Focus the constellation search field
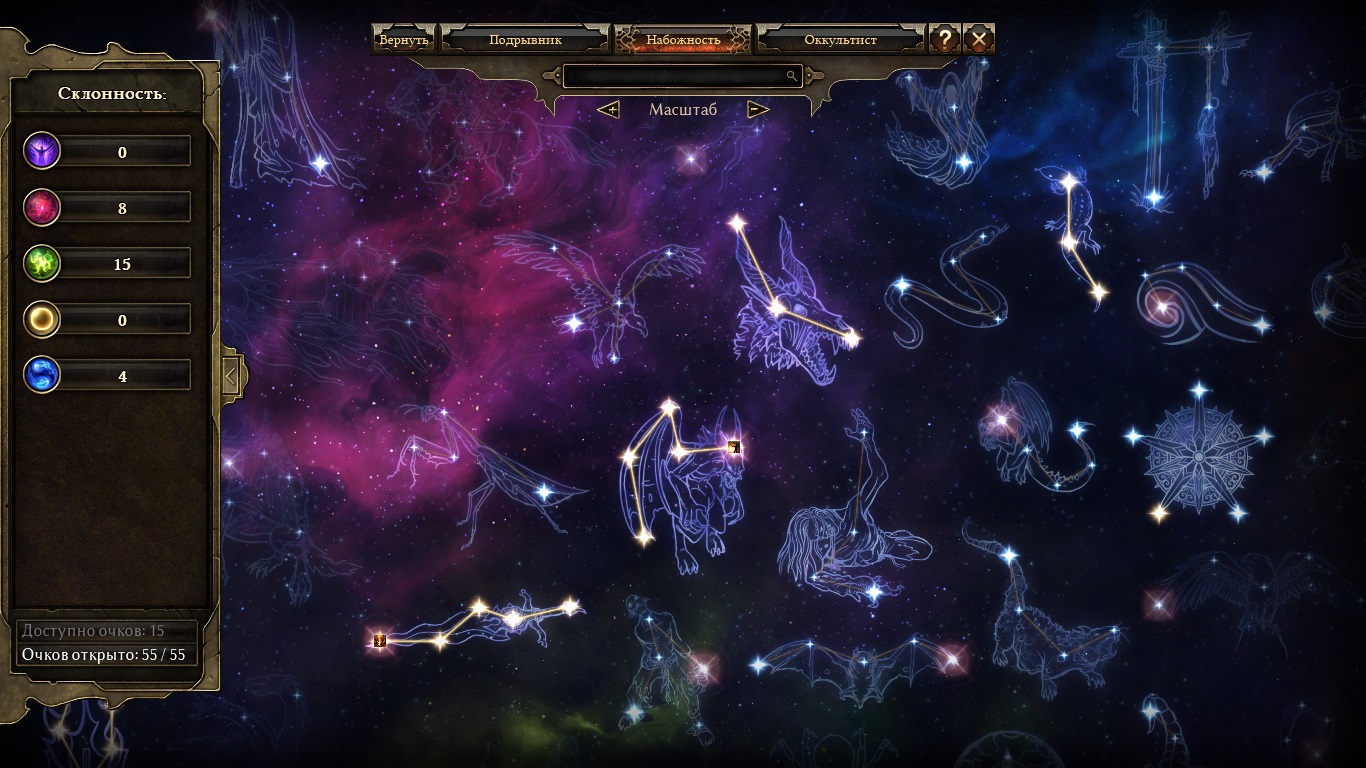The height and width of the screenshot is (768, 1366). pos(675,76)
